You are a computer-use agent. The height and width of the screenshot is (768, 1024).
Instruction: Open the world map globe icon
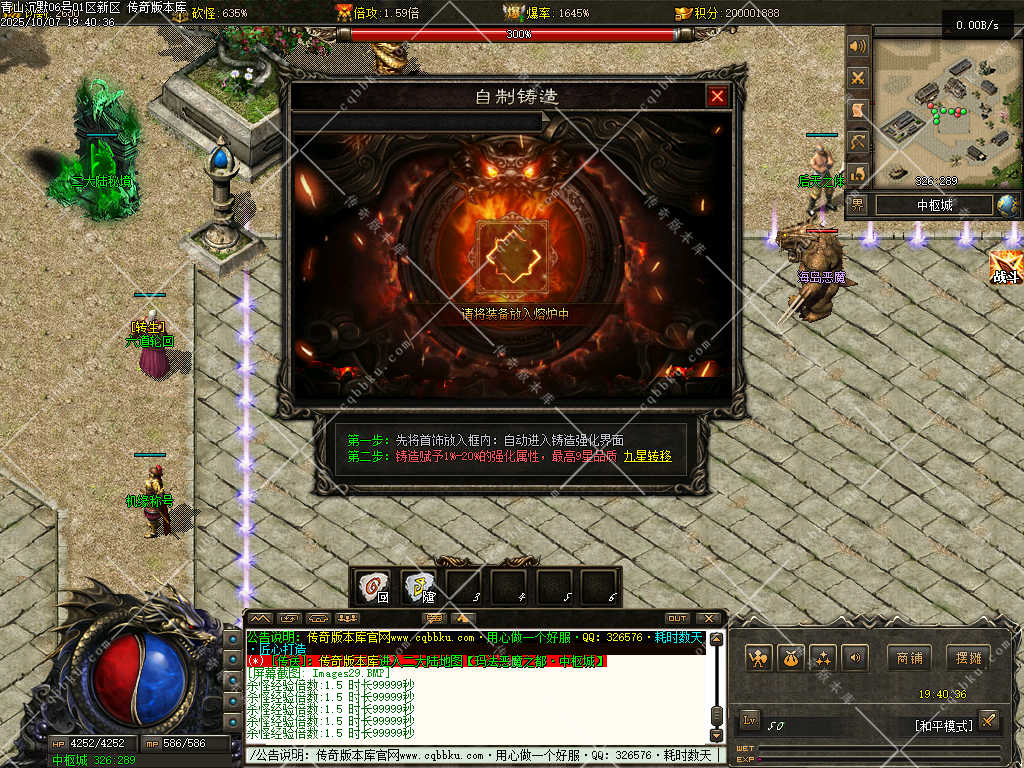click(x=1007, y=205)
